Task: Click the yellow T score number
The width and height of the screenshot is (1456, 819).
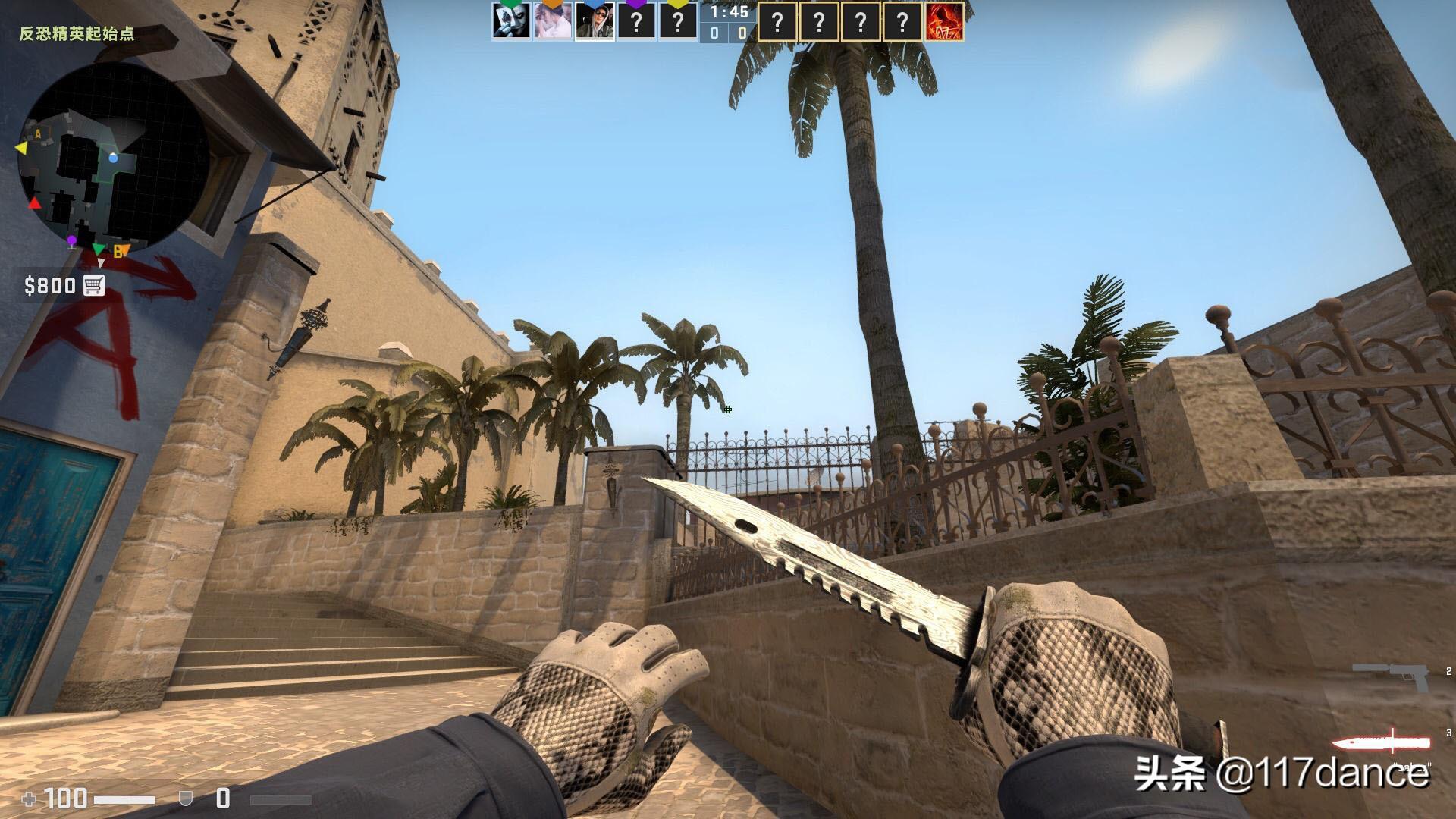Action: (743, 32)
